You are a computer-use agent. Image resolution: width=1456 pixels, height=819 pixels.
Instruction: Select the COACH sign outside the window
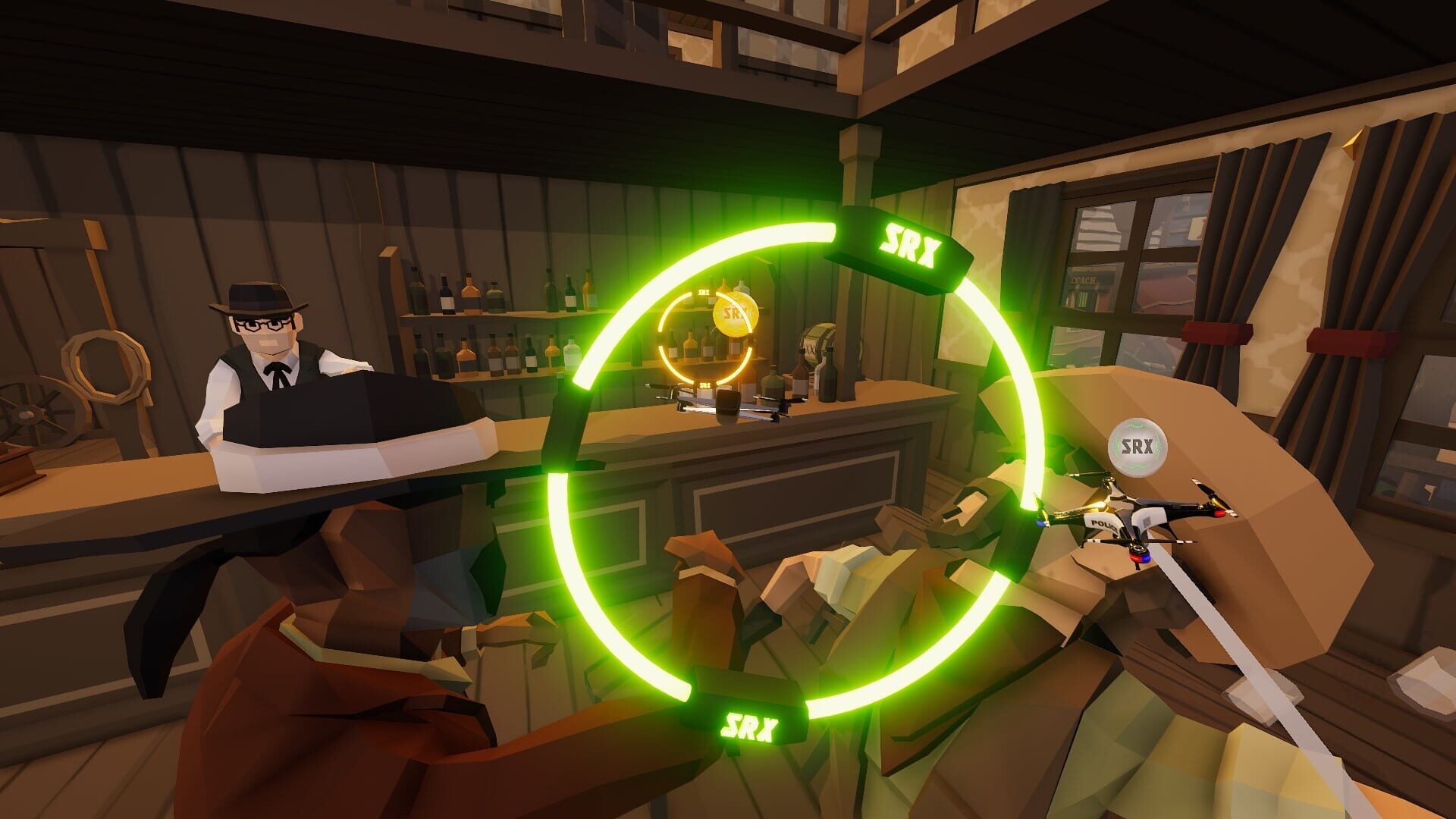(1084, 278)
